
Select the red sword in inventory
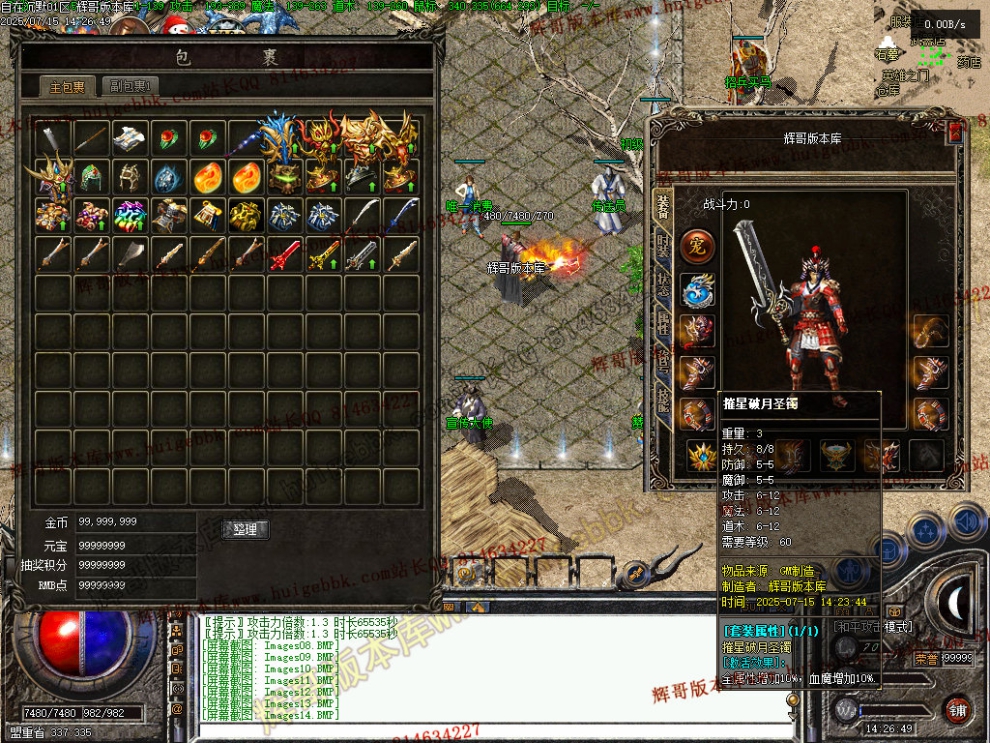pyautogui.click(x=284, y=254)
